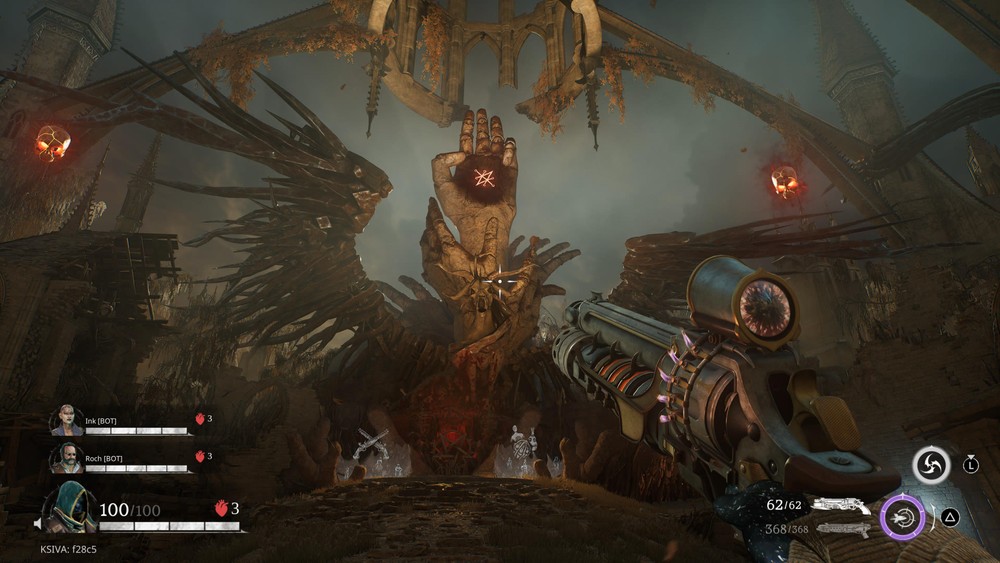This screenshot has height=563, width=1000.
Task: Activate the triple-blade swirl ability
Action: [x=931, y=465]
